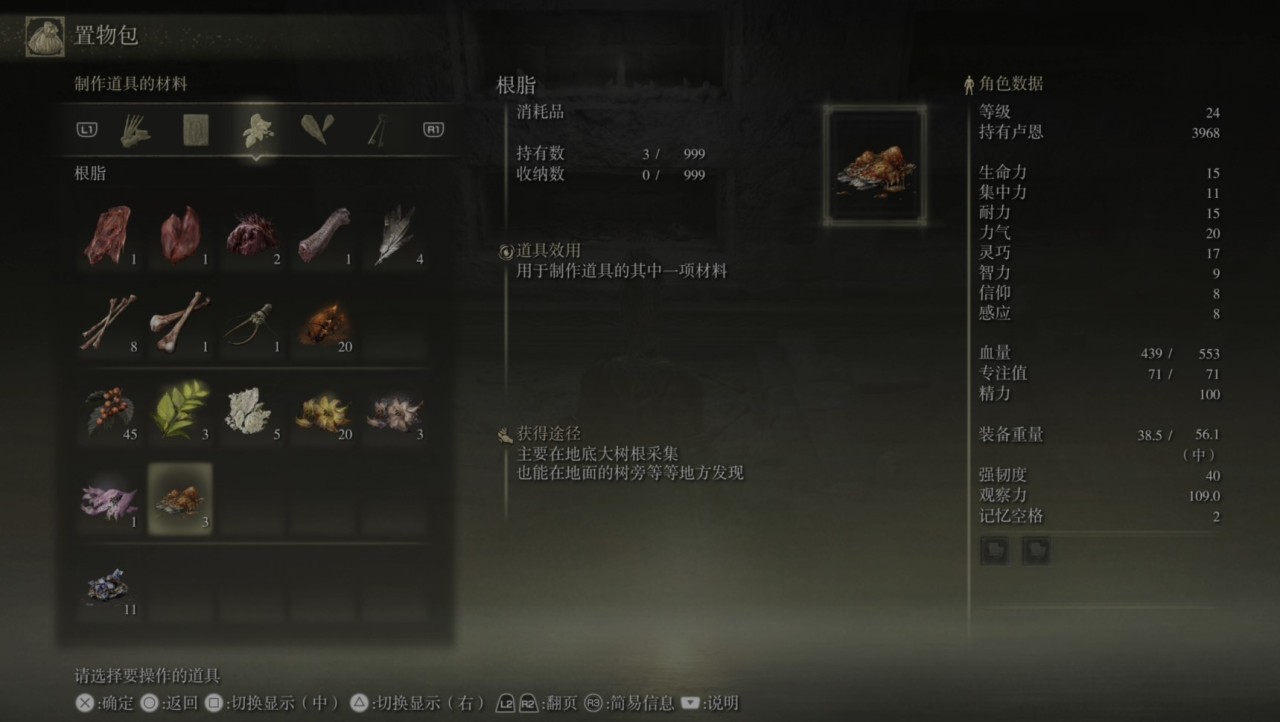The height and width of the screenshot is (722, 1280).
Task: Open the keys category icon in the tab bar
Action: click(378, 130)
